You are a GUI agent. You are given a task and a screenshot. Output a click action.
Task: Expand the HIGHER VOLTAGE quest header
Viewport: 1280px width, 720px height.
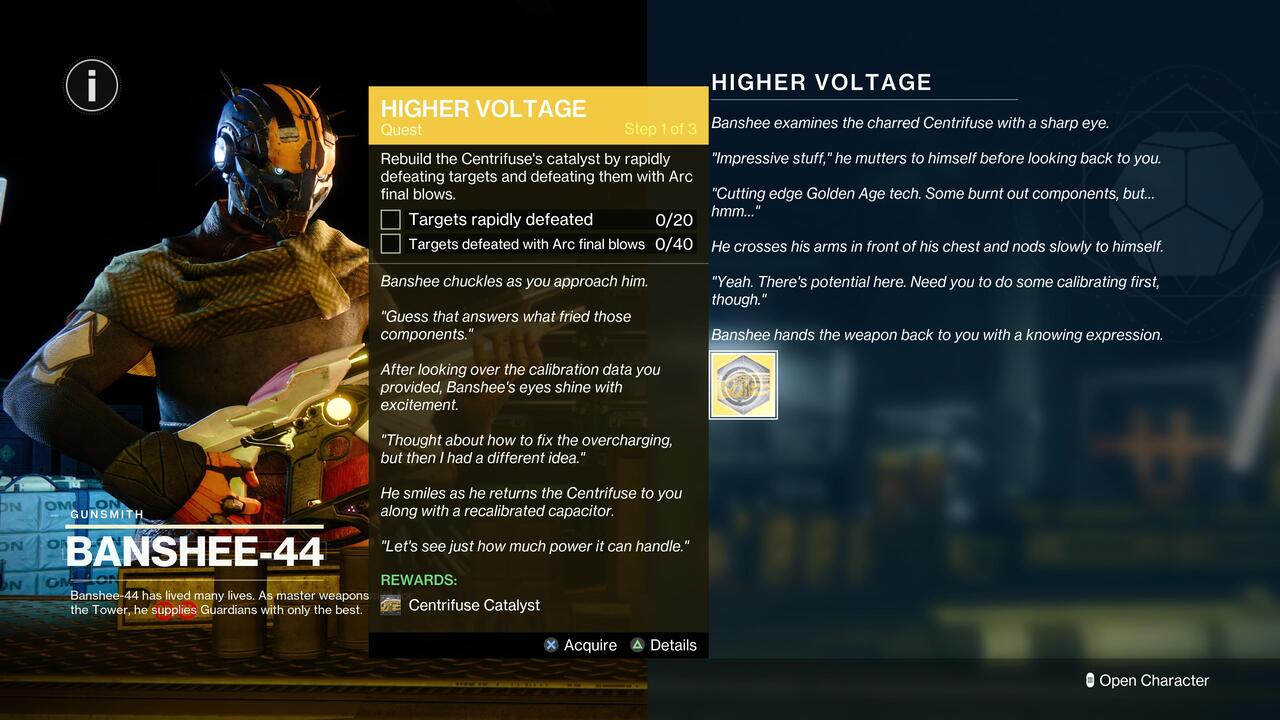point(483,109)
